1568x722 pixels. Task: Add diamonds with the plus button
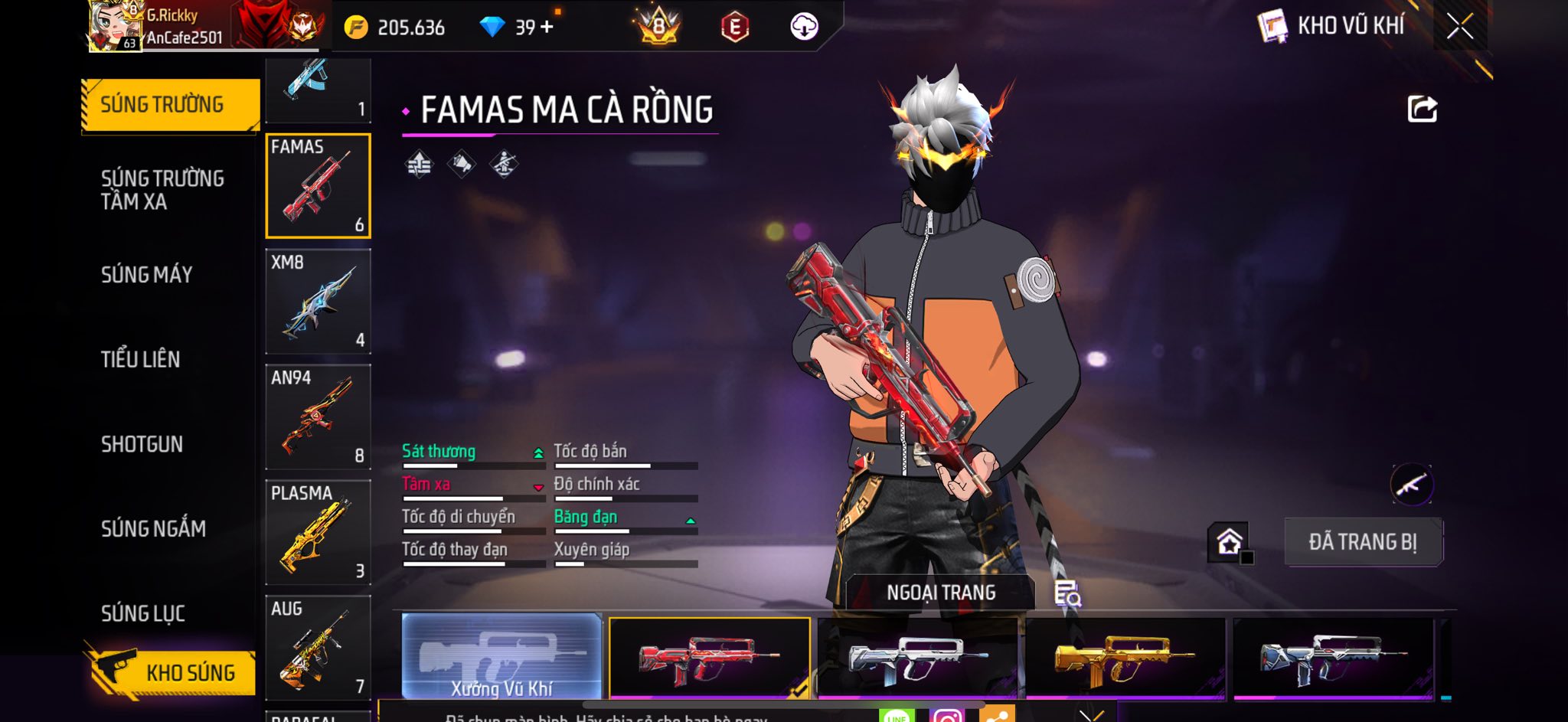coord(547,28)
